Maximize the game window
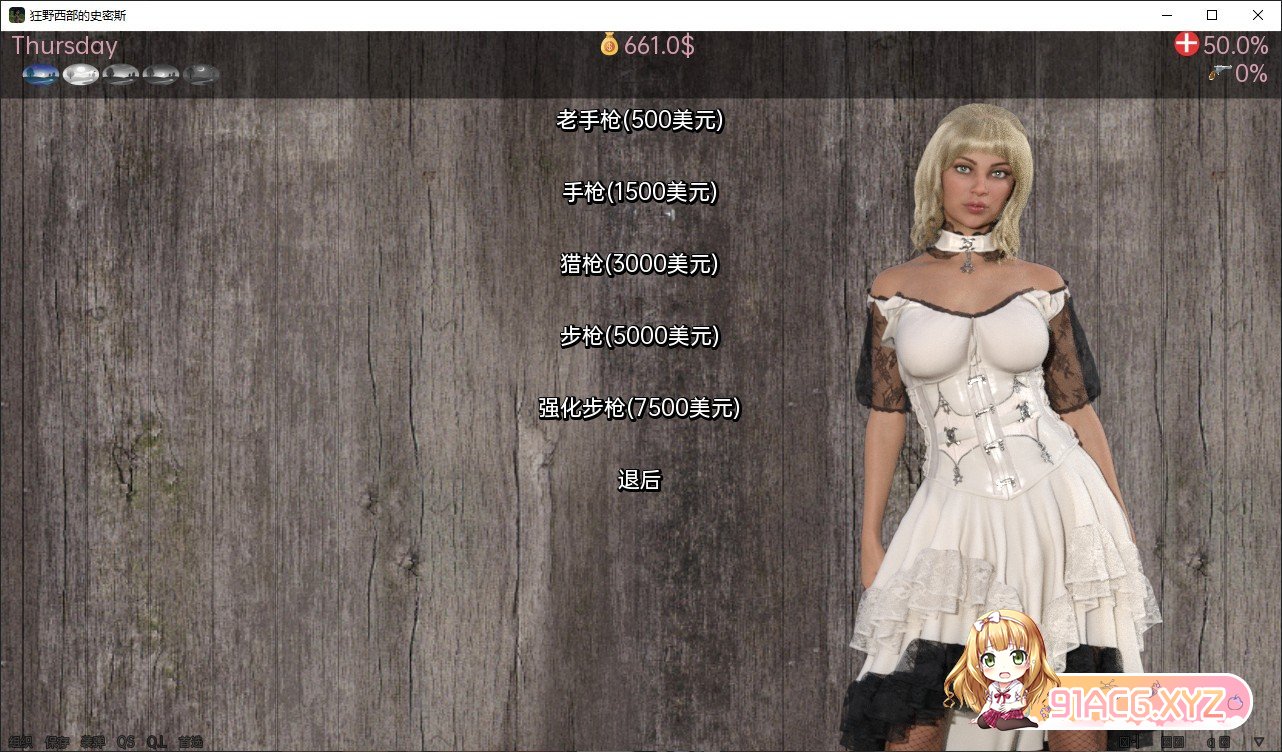1282x752 pixels. [1212, 15]
